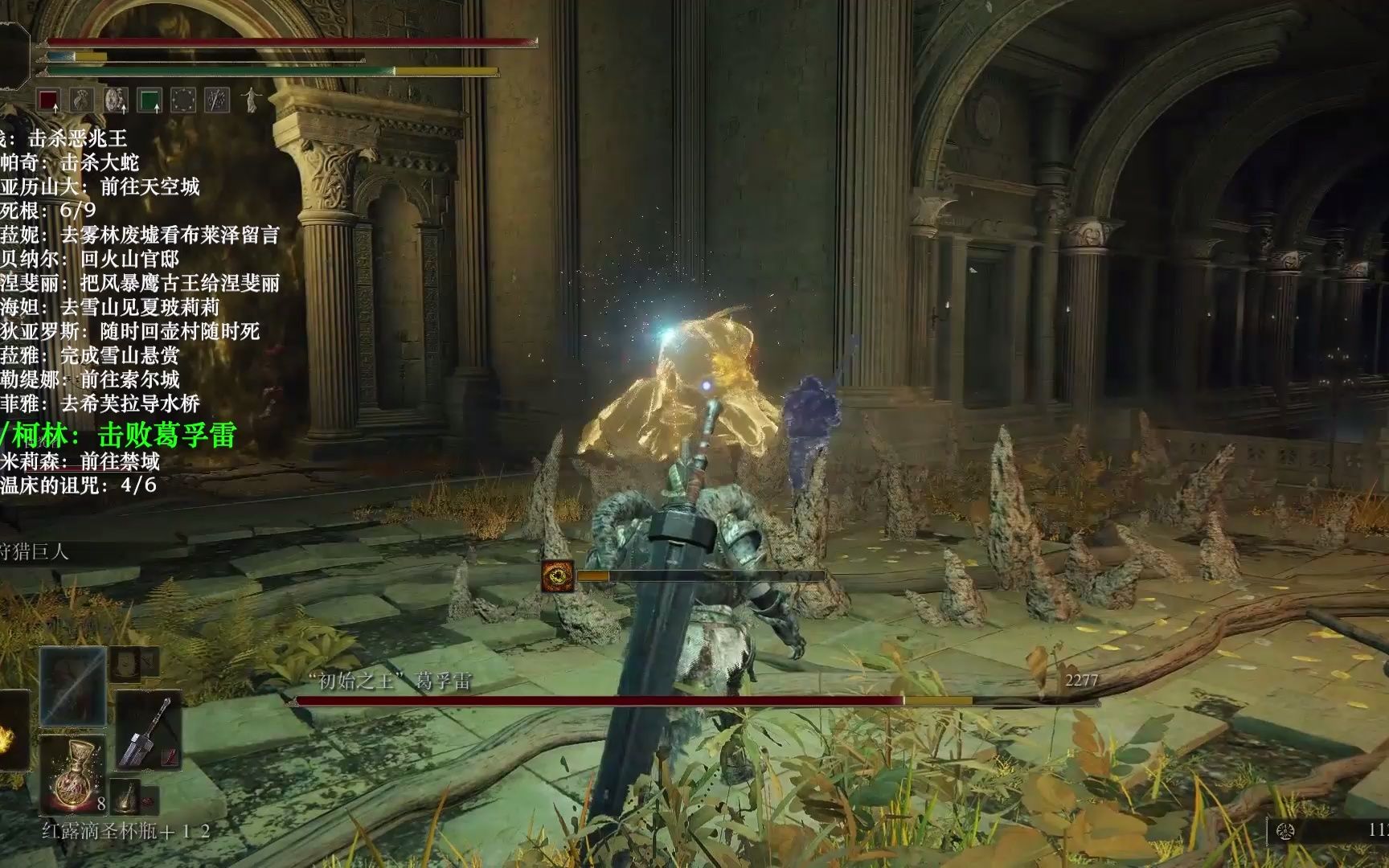Click the equipped greatsword weapon slot

click(x=149, y=730)
